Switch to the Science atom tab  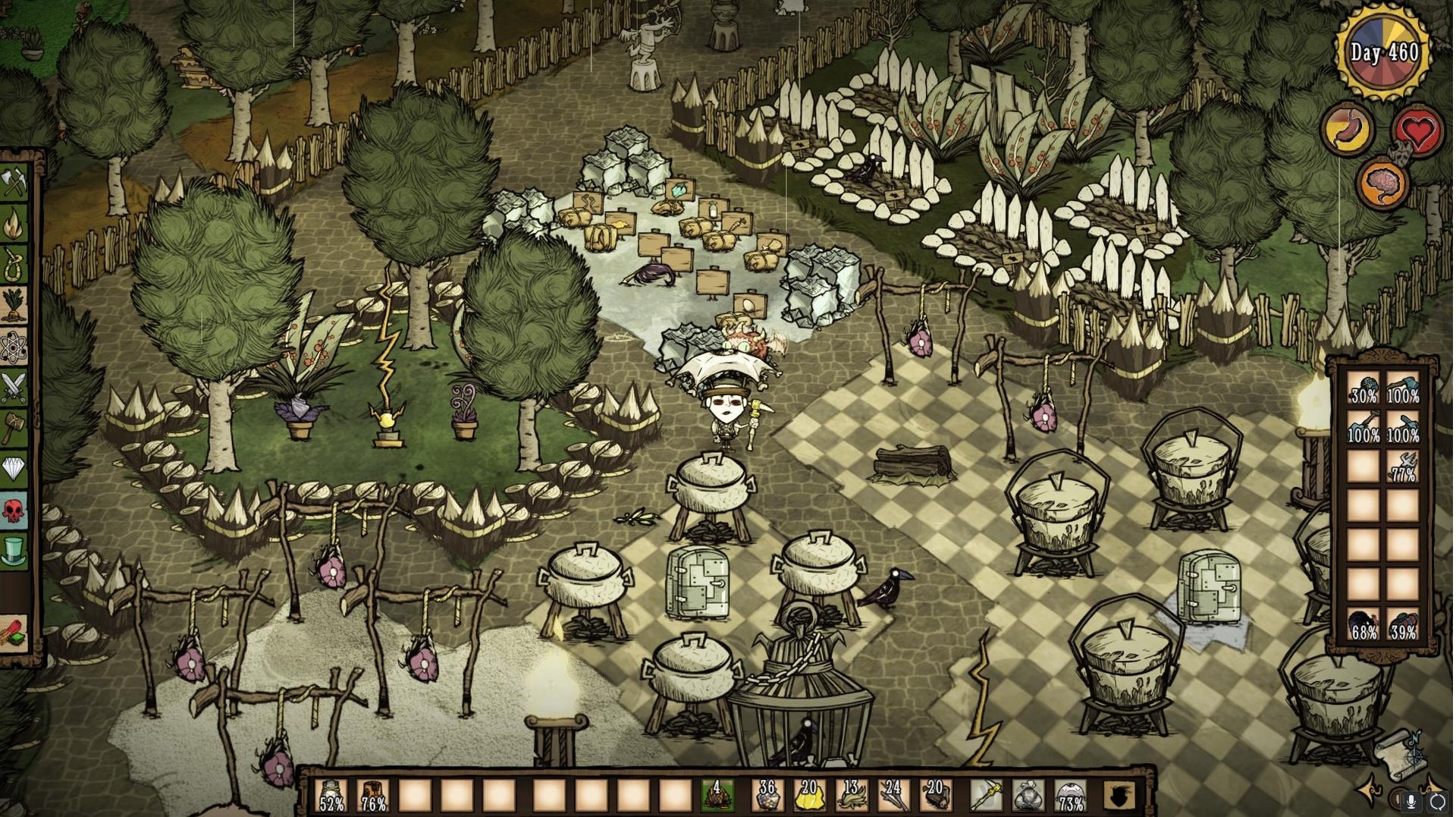point(14,347)
